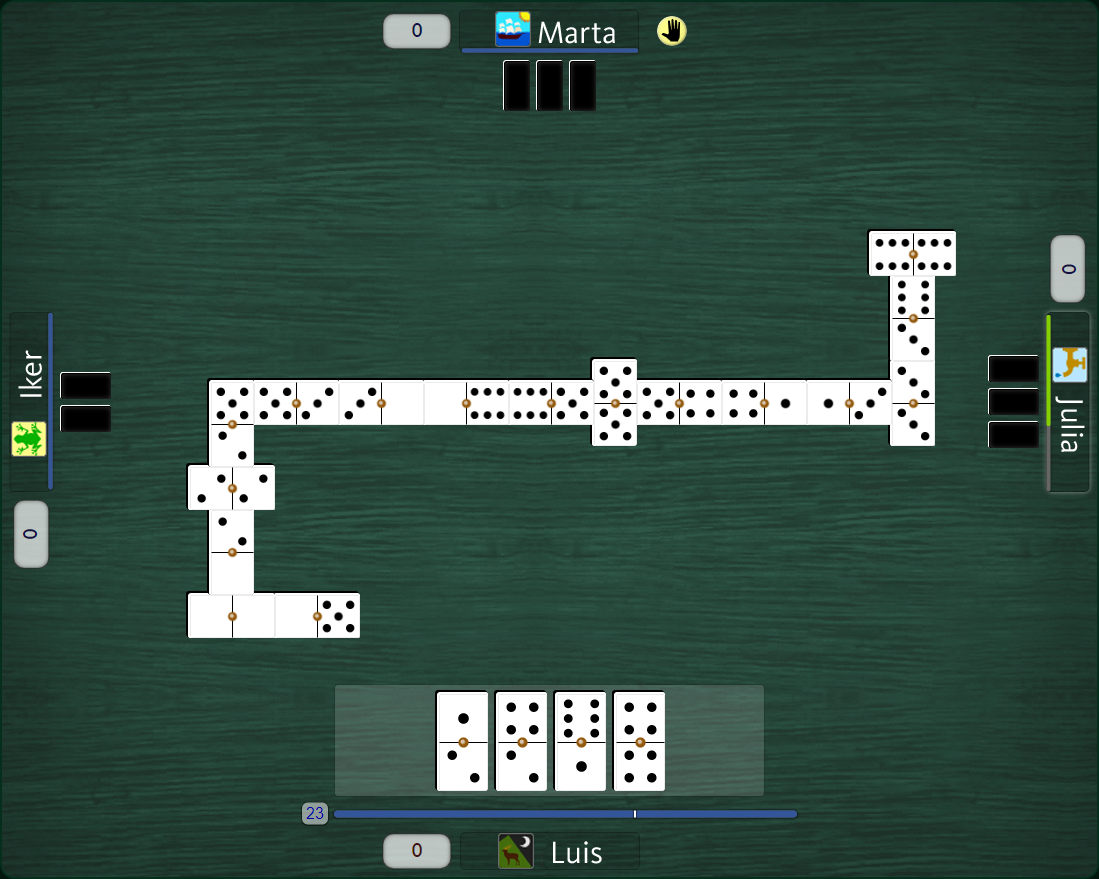This screenshot has height=879, width=1099.
Task: Show Iker's player profile
Action: (30, 402)
